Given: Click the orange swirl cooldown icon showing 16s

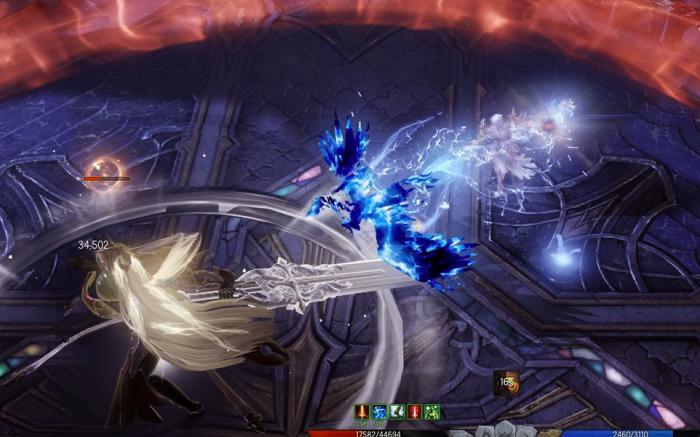Looking at the screenshot, I should pos(506,383).
